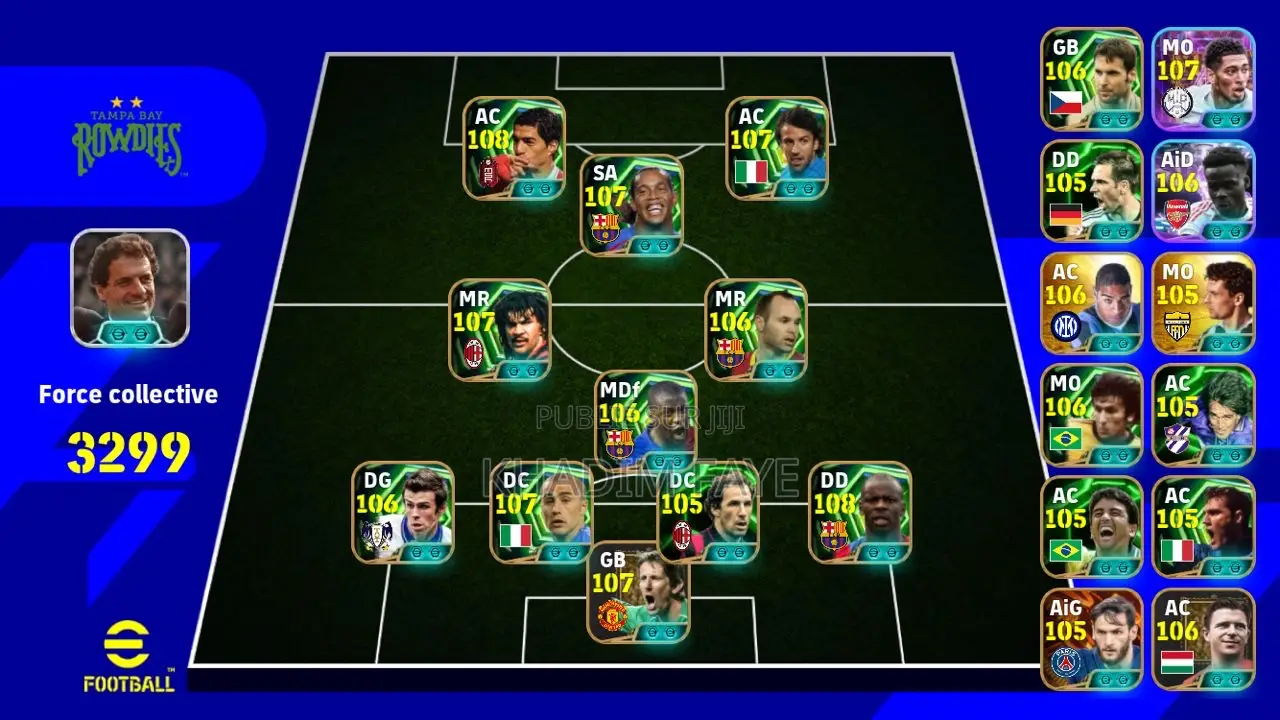Select the SA 107 Barcelona player card
The image size is (1280, 720).
pyautogui.click(x=632, y=205)
